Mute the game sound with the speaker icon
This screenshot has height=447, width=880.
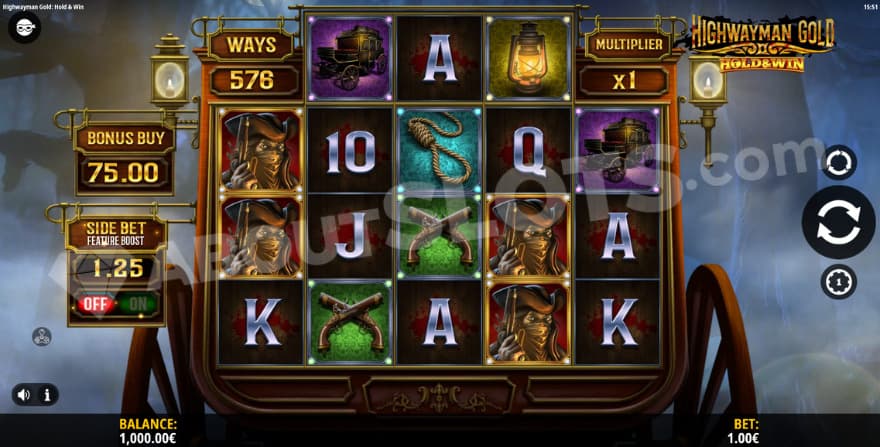click(x=22, y=395)
